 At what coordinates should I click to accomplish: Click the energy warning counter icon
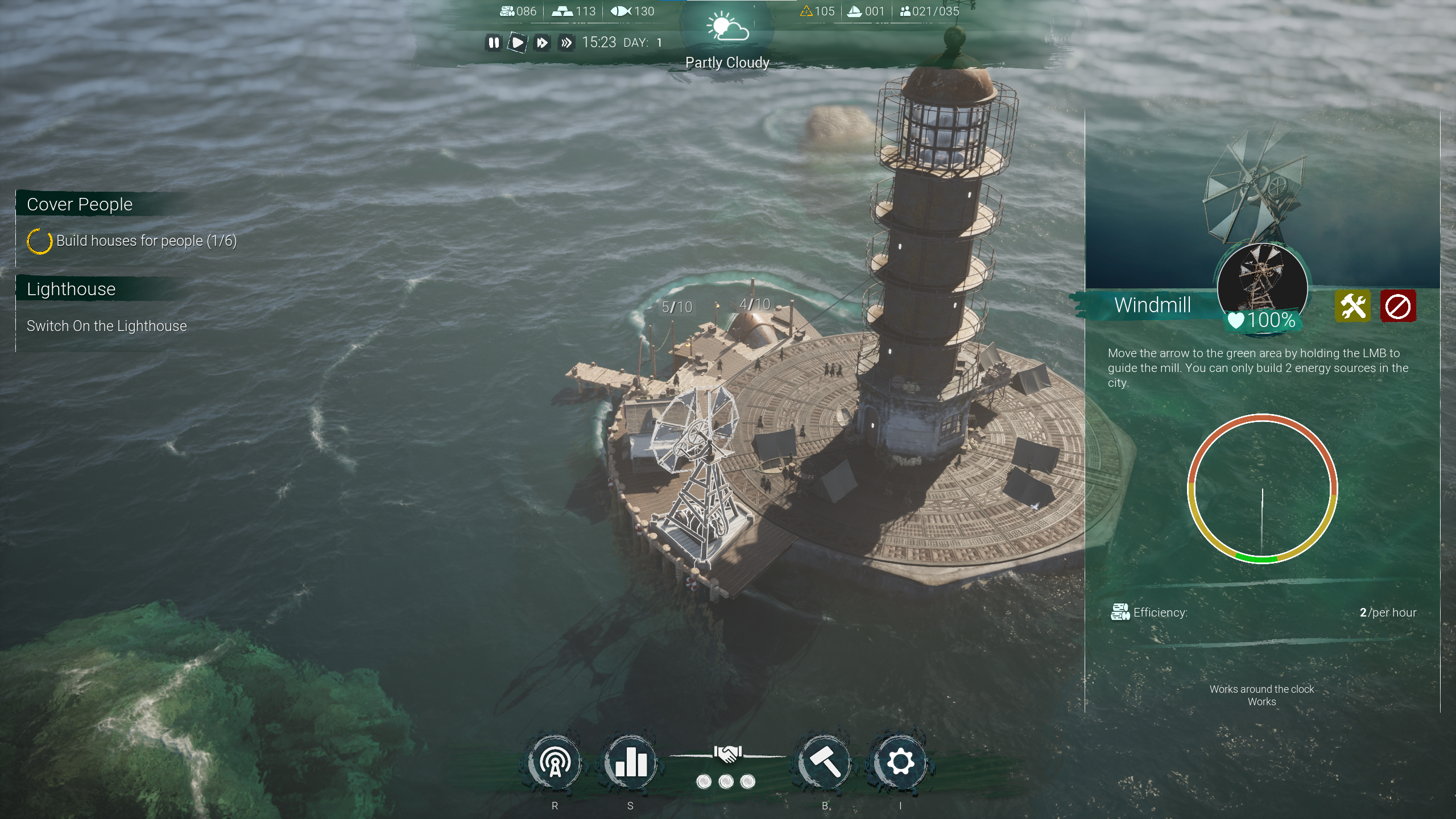(807, 11)
